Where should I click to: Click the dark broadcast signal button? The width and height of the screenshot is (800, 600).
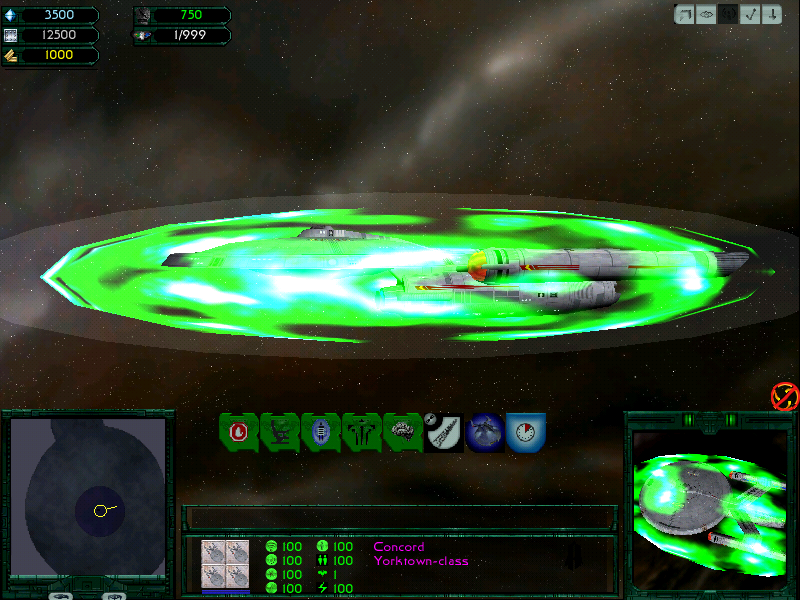tap(728, 14)
